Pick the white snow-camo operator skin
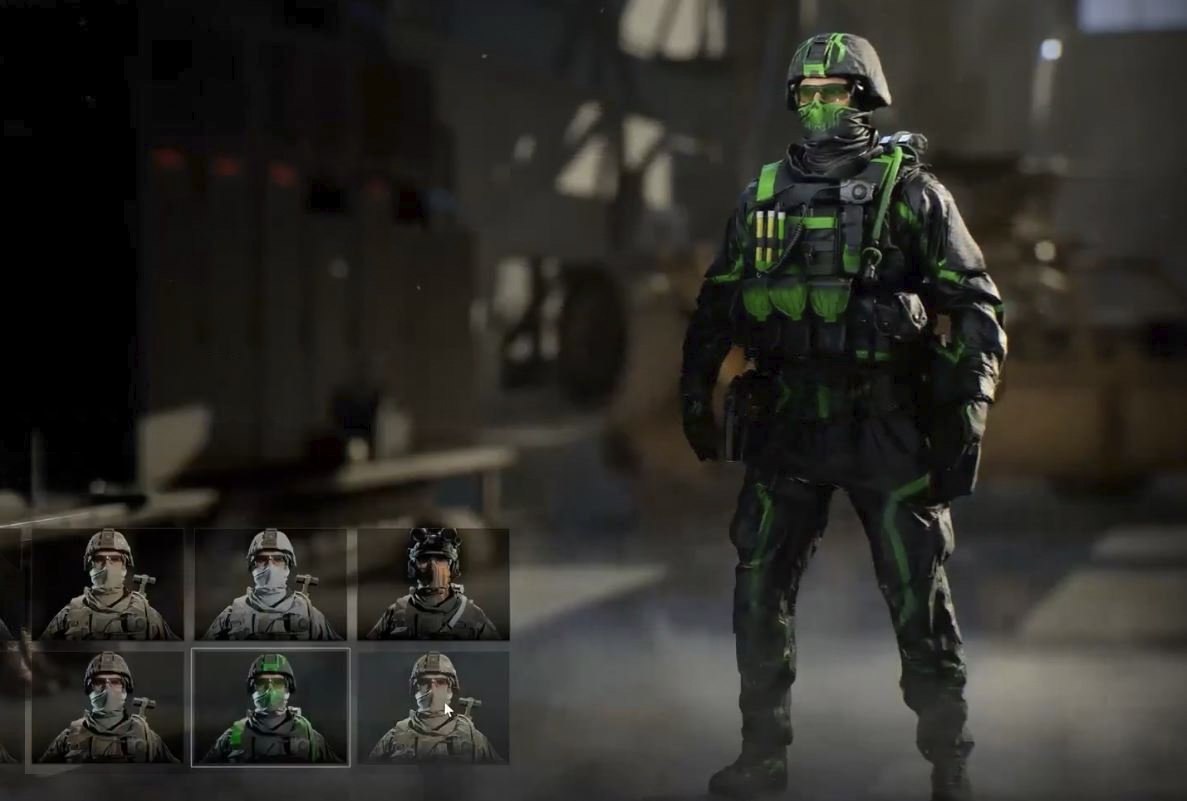Viewport: 1187px width, 801px height. pos(270,584)
